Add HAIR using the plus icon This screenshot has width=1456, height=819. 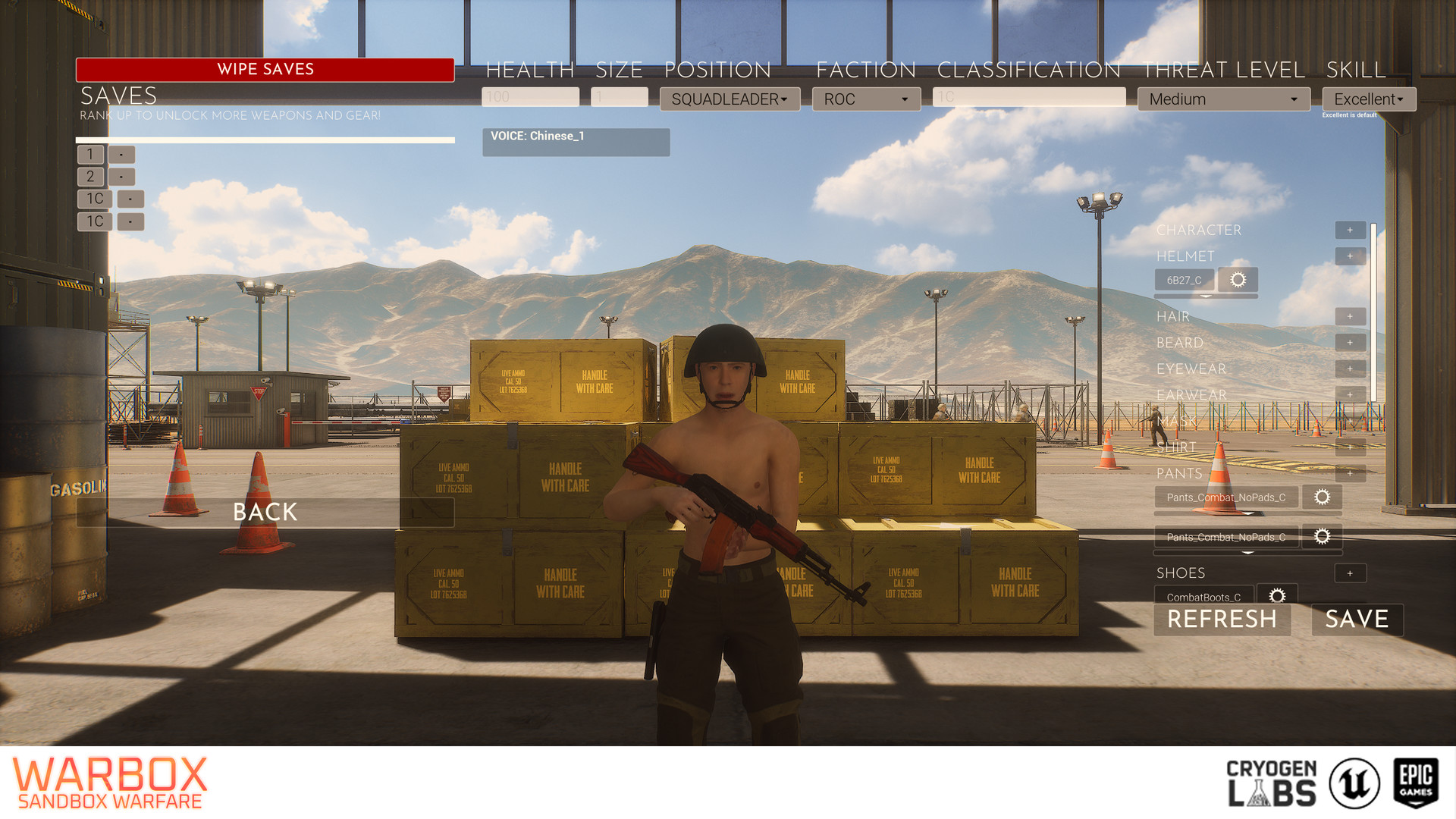[x=1351, y=316]
